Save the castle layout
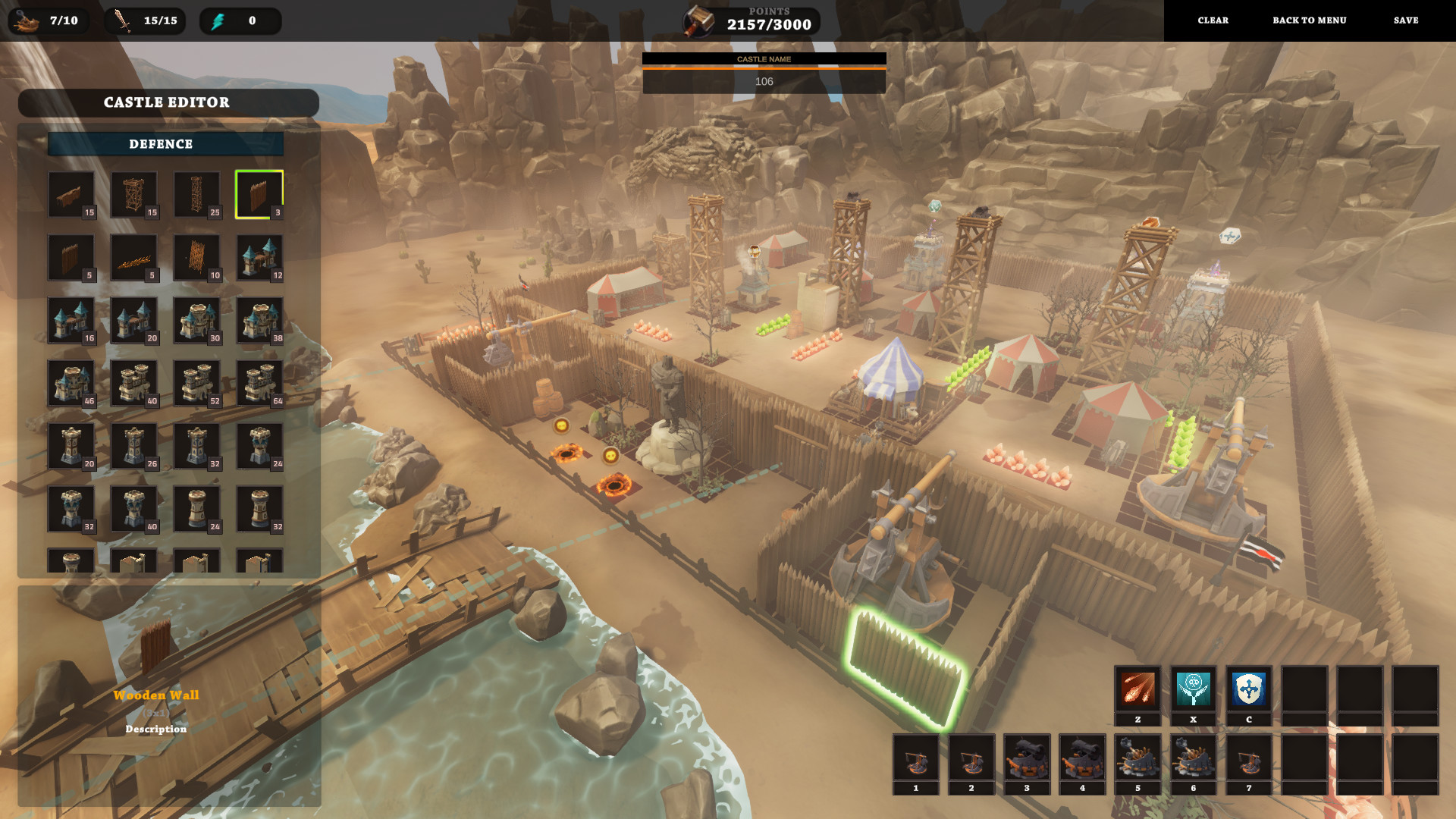 pyautogui.click(x=1405, y=20)
